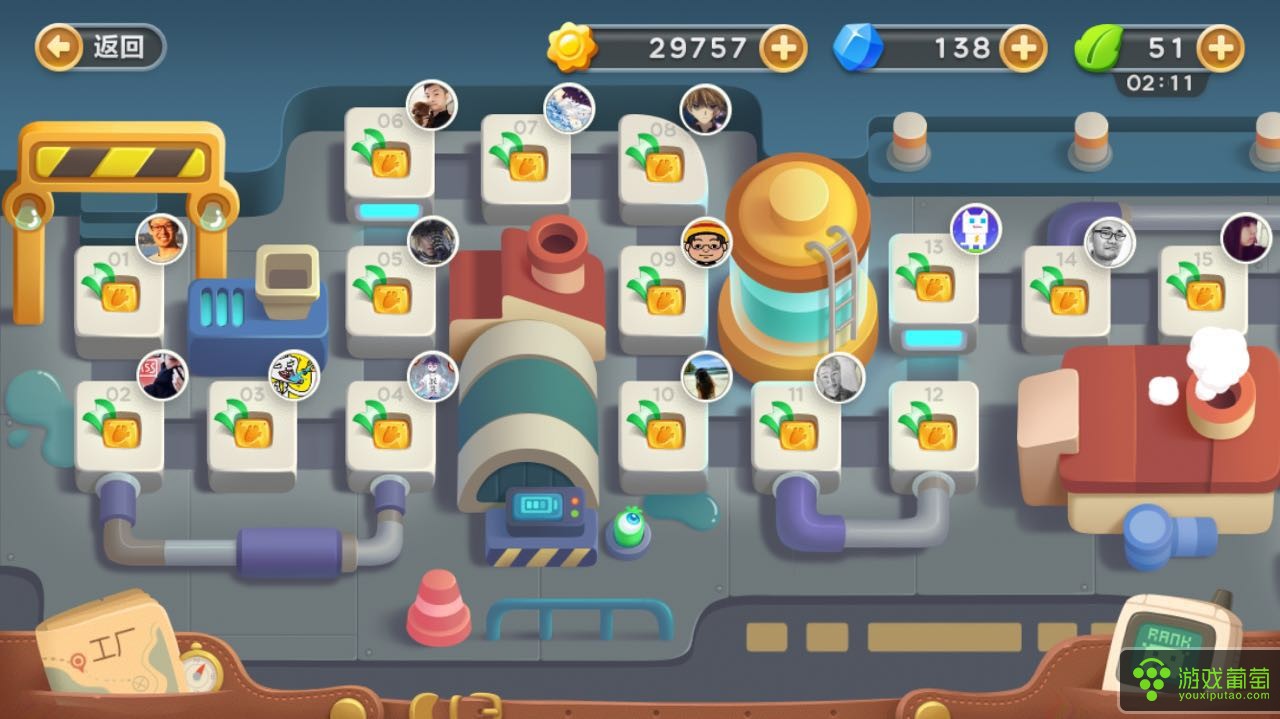Open level 10 tile
The width and height of the screenshot is (1280, 719).
[x=663, y=428]
